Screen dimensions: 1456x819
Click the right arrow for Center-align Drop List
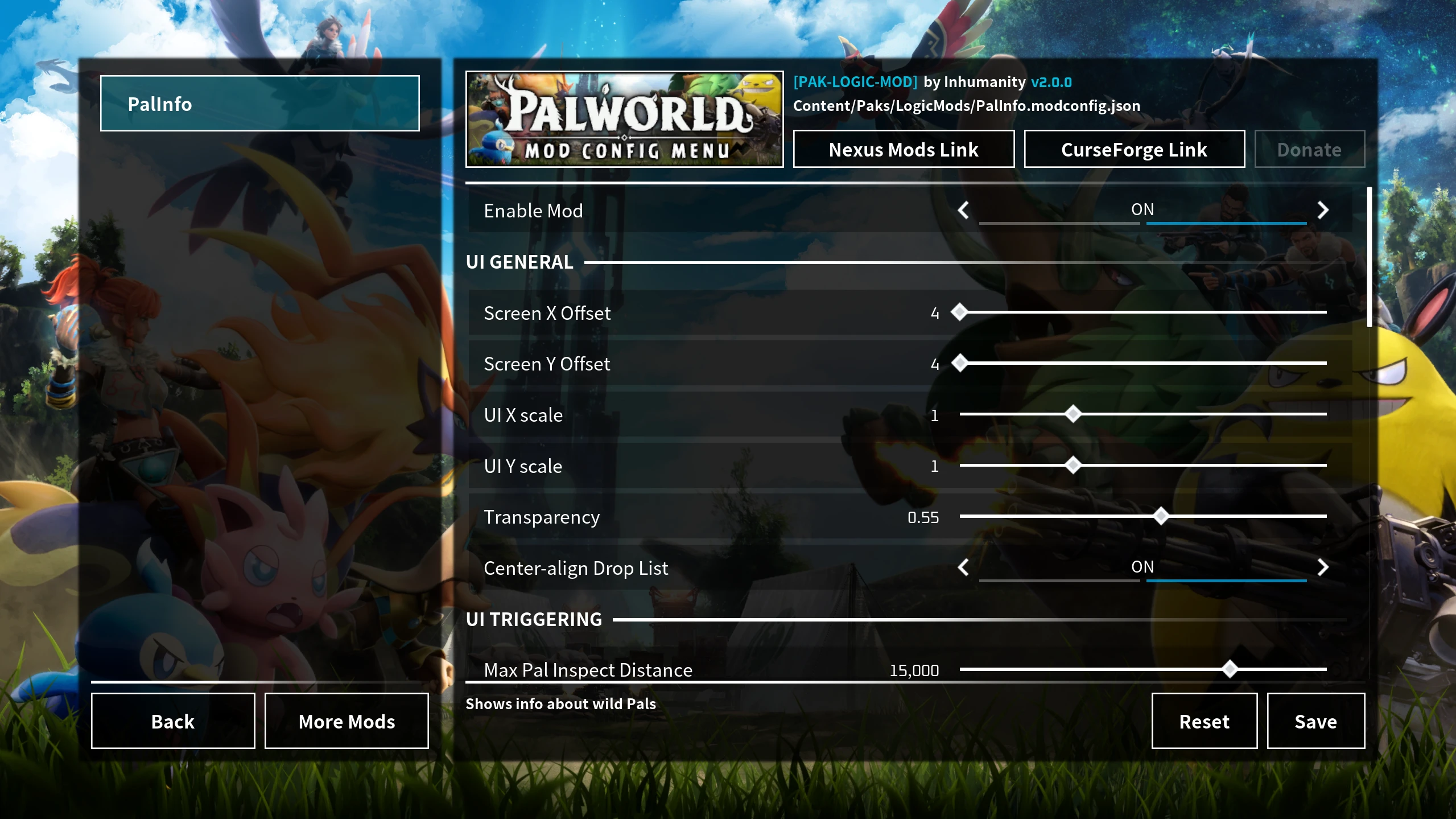click(x=1322, y=567)
